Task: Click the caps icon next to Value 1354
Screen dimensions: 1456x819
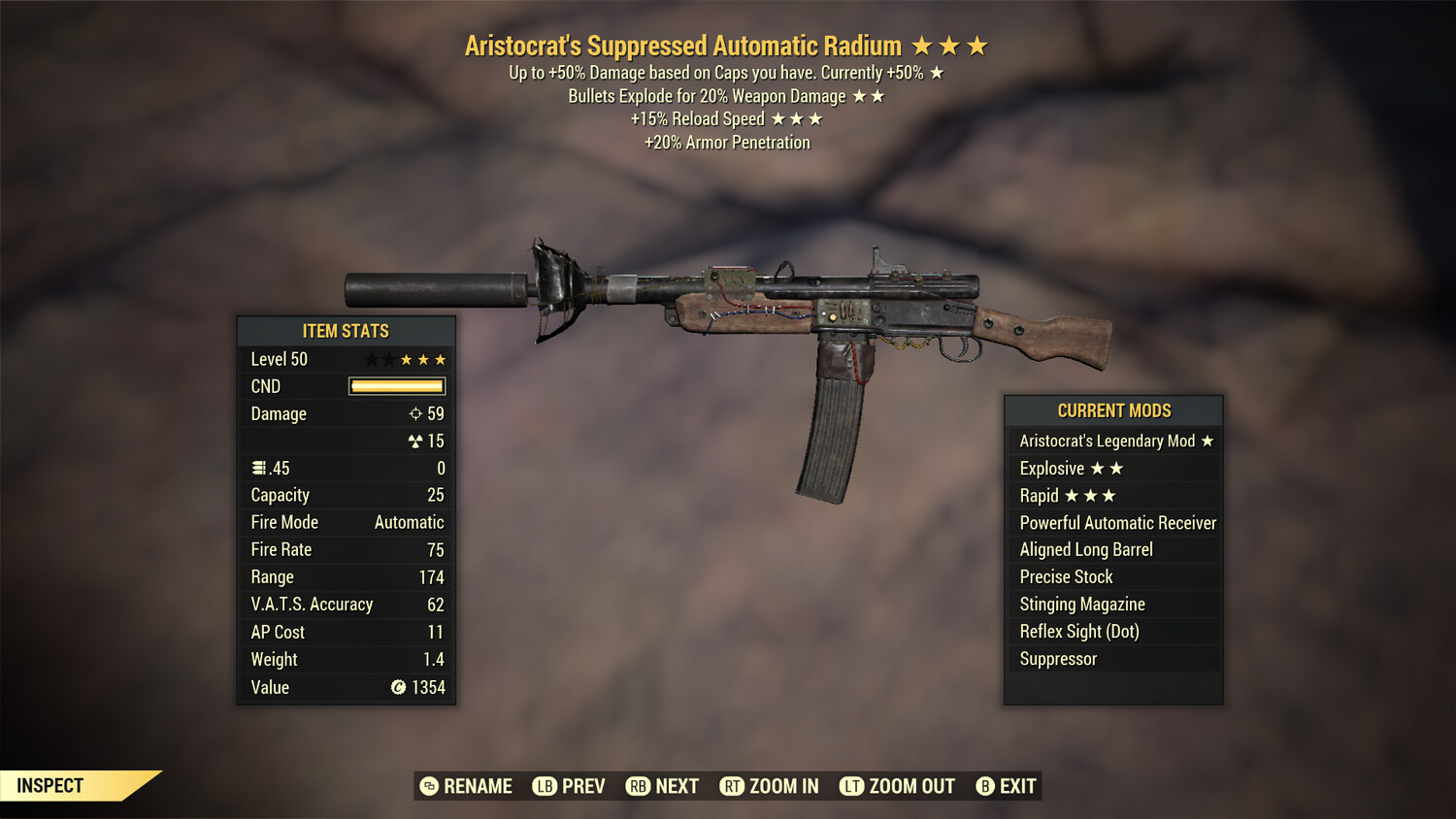Action: [x=397, y=688]
